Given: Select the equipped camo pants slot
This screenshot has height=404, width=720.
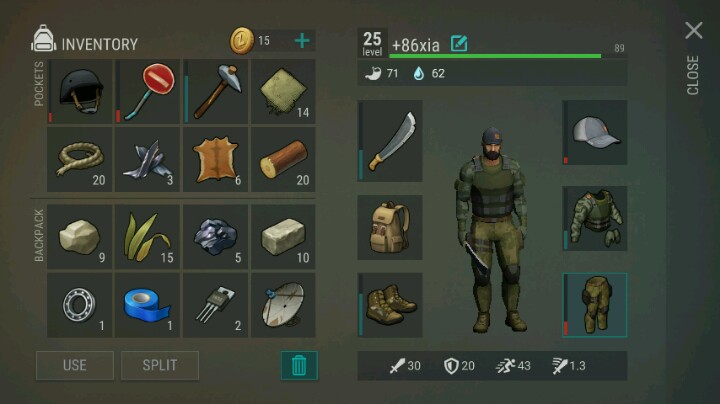Looking at the screenshot, I should point(595,304).
